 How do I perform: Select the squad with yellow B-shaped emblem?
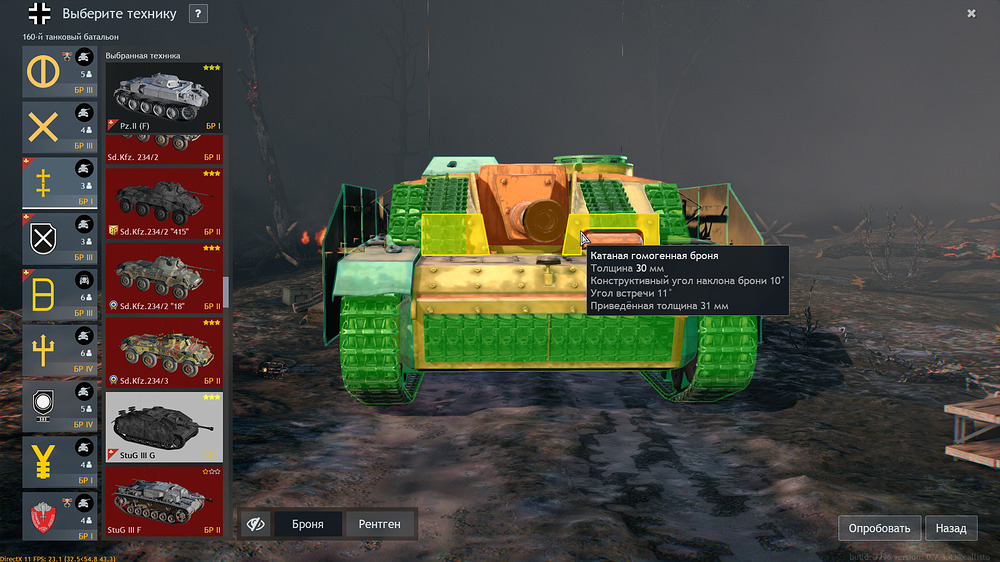pyautogui.click(x=60, y=295)
